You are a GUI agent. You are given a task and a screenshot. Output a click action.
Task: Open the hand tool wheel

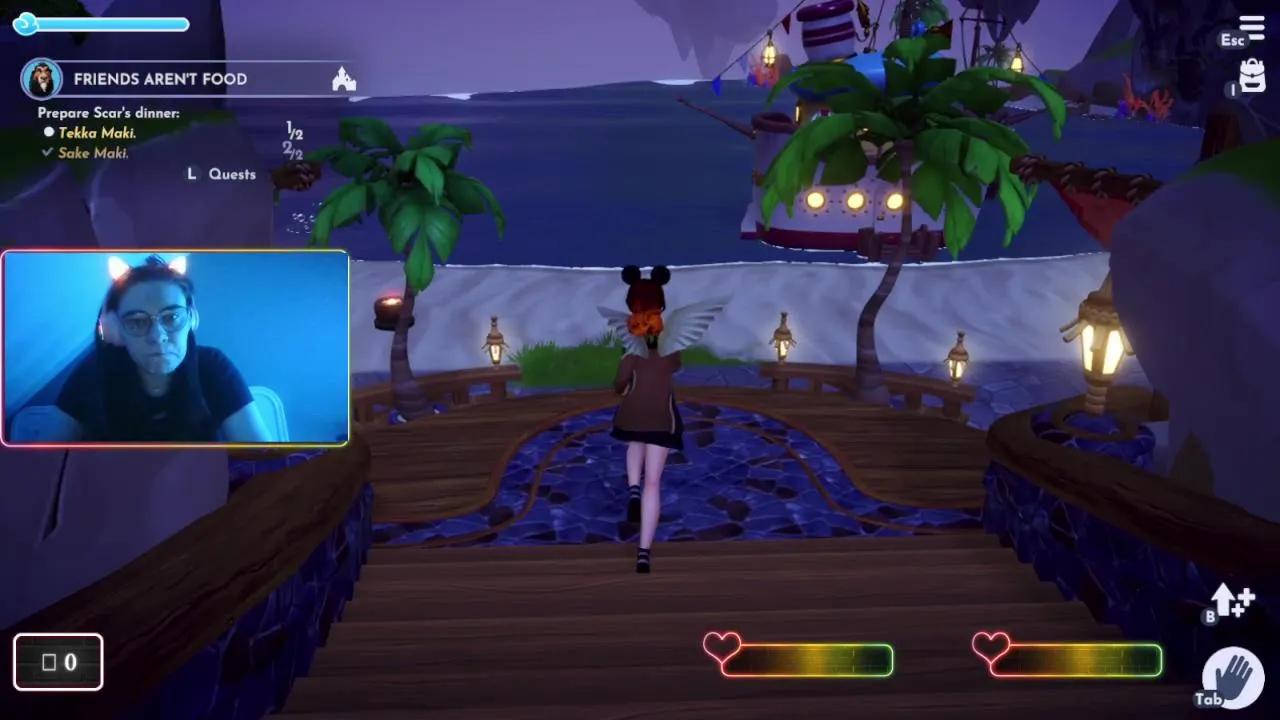[x=1233, y=676]
